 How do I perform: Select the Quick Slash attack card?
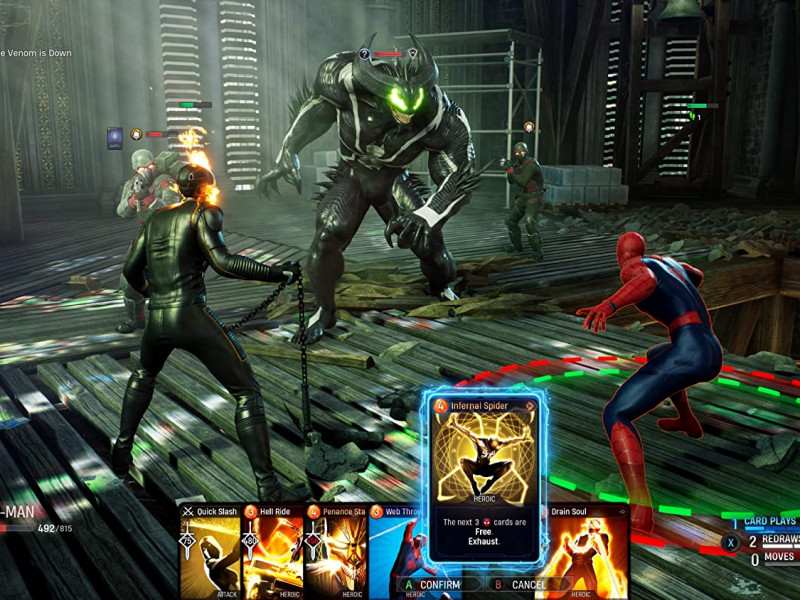210,551
